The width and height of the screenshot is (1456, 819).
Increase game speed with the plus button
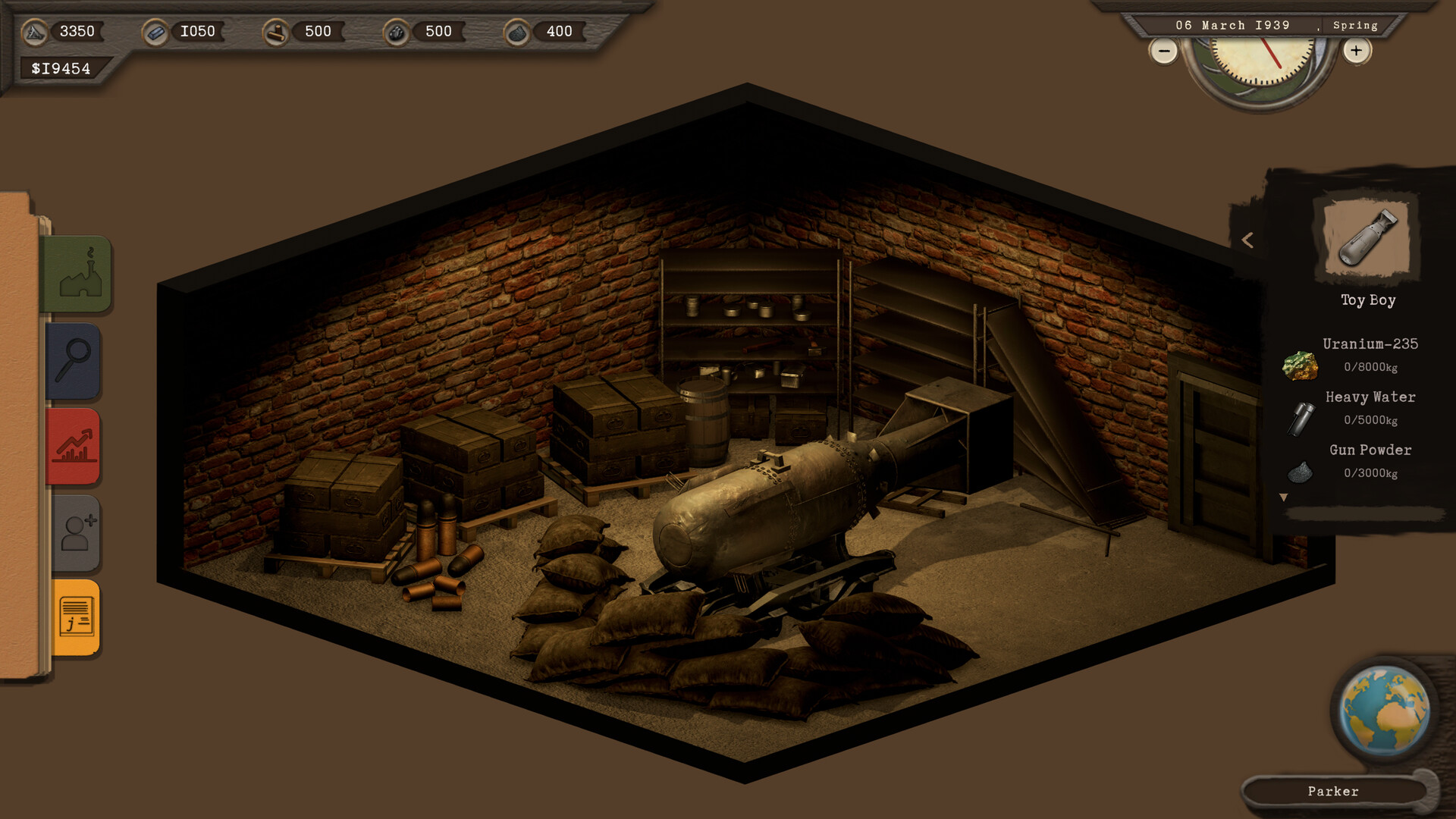click(x=1357, y=50)
